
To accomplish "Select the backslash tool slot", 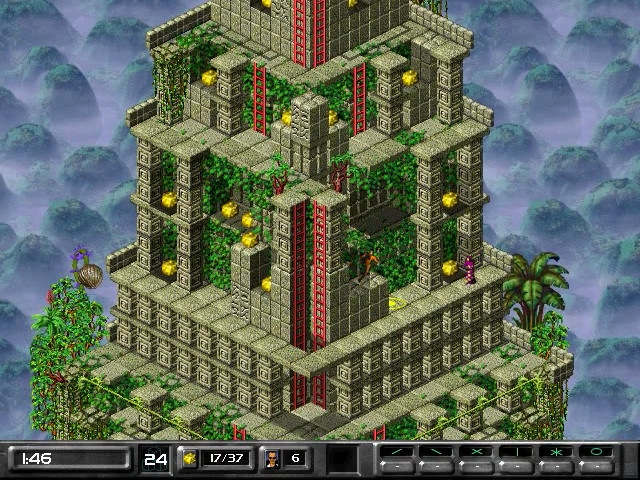I will coord(438,452).
